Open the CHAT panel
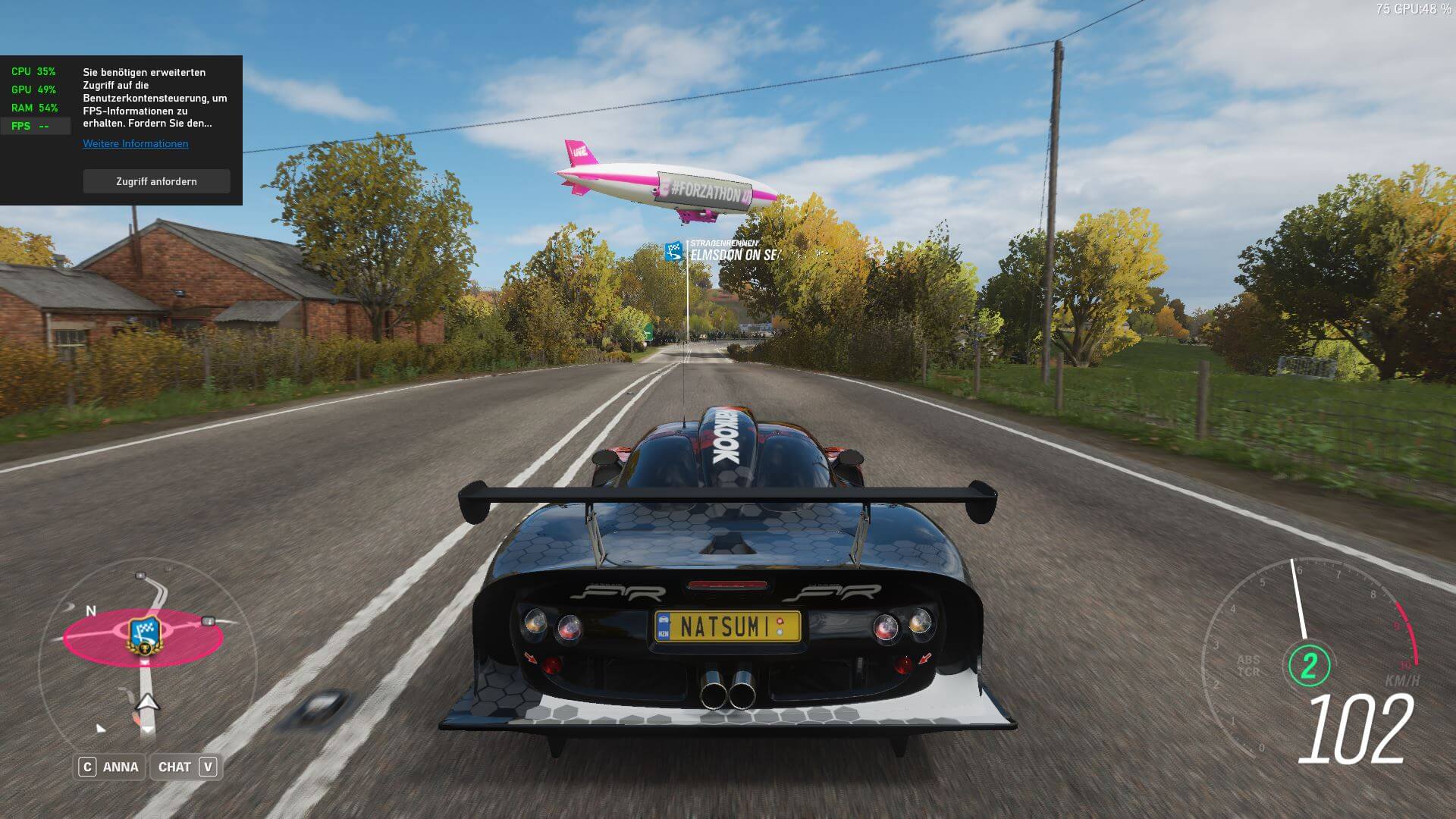 point(186,767)
